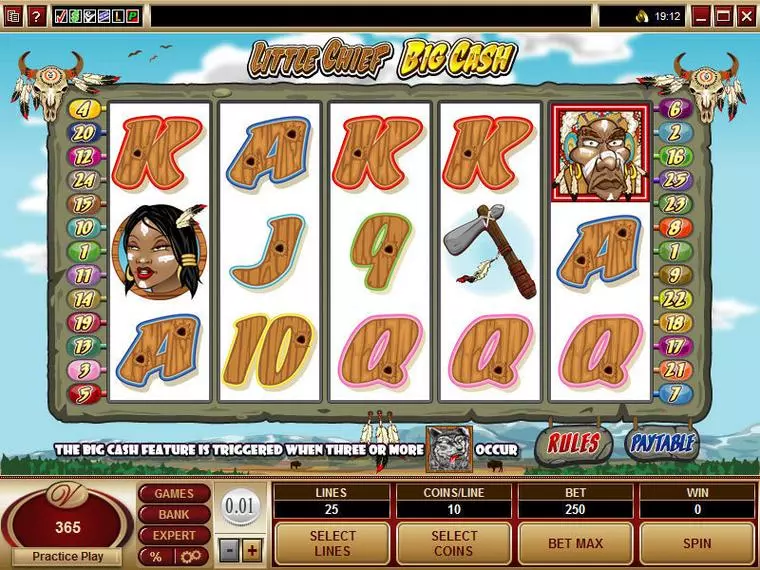Screen dimensions: 760x570
Task: Switch to Expert mode
Action: [174, 535]
